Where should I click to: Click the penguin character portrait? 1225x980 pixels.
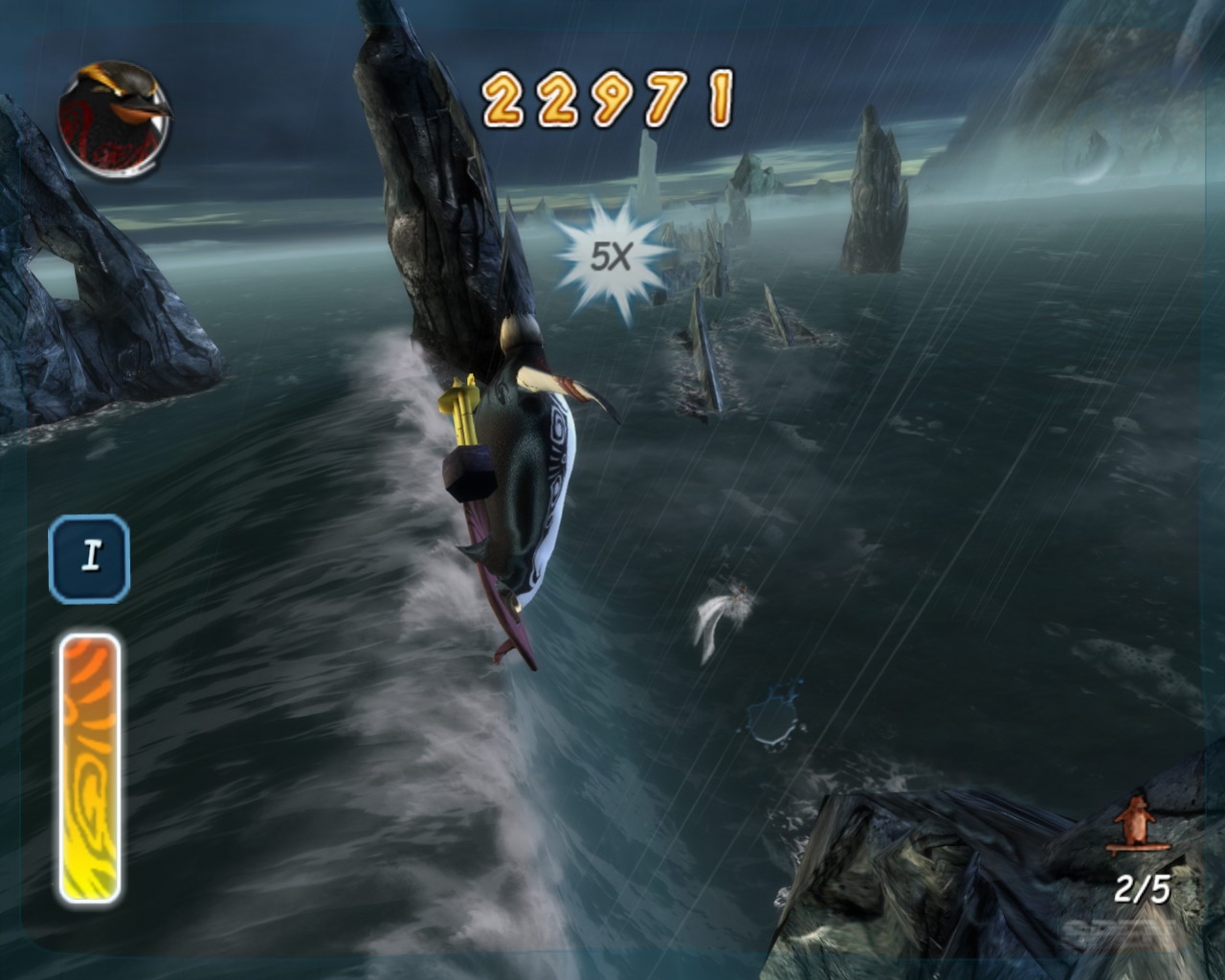(114, 121)
